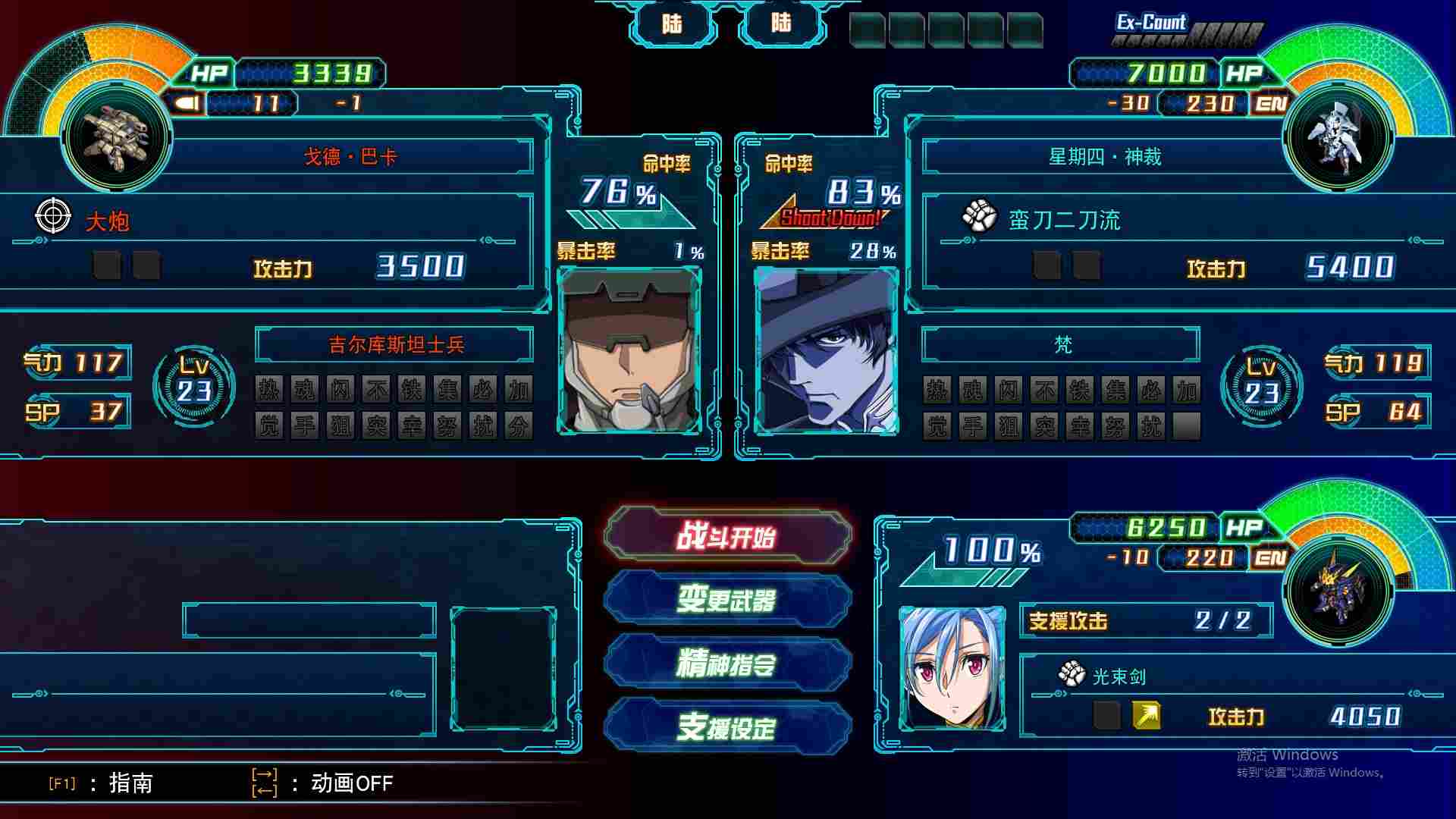
Task: Click the helmeted enemy soldier portrait
Action: [629, 351]
